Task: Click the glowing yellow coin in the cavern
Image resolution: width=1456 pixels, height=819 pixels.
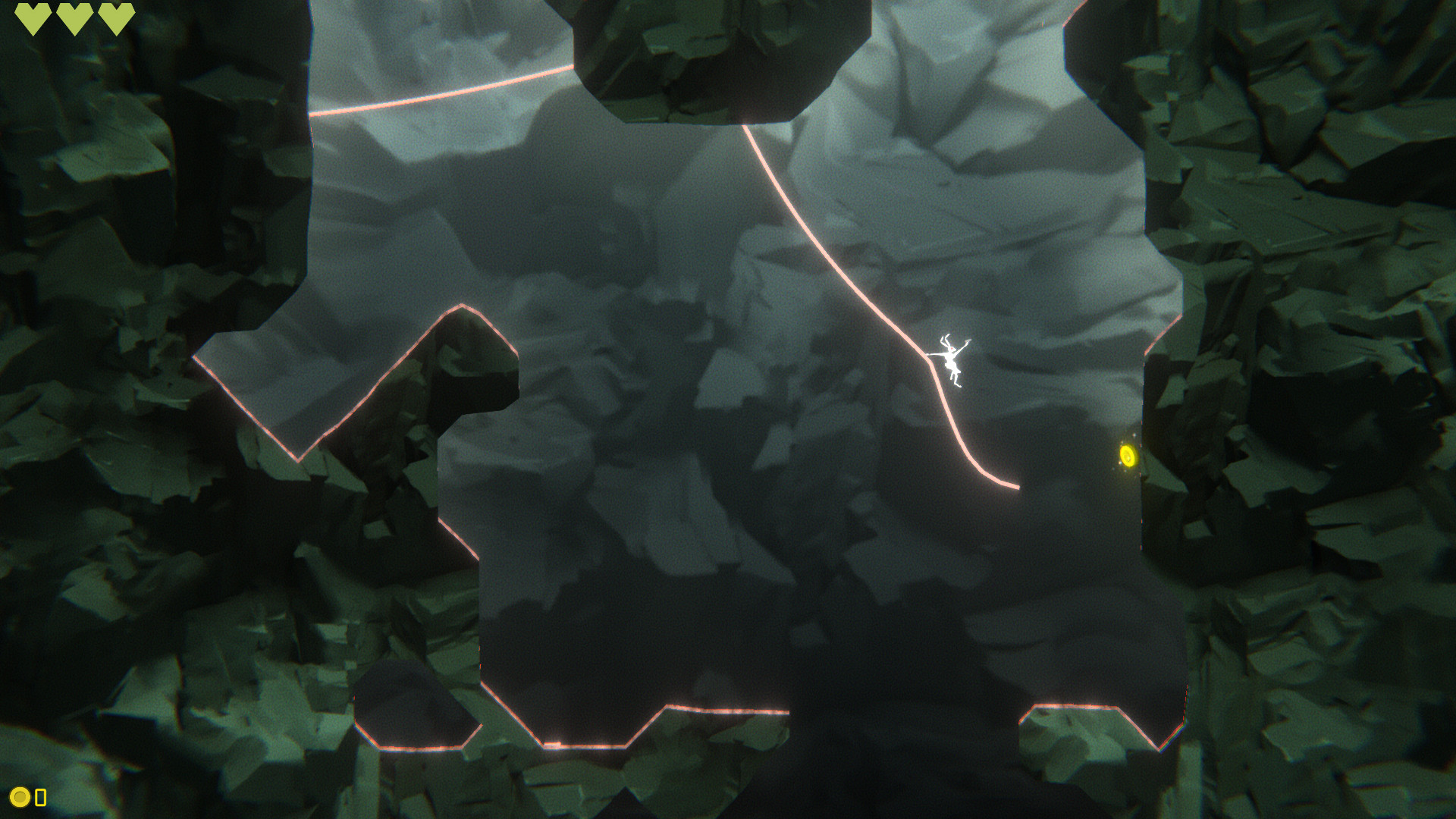Action: (x=1128, y=455)
